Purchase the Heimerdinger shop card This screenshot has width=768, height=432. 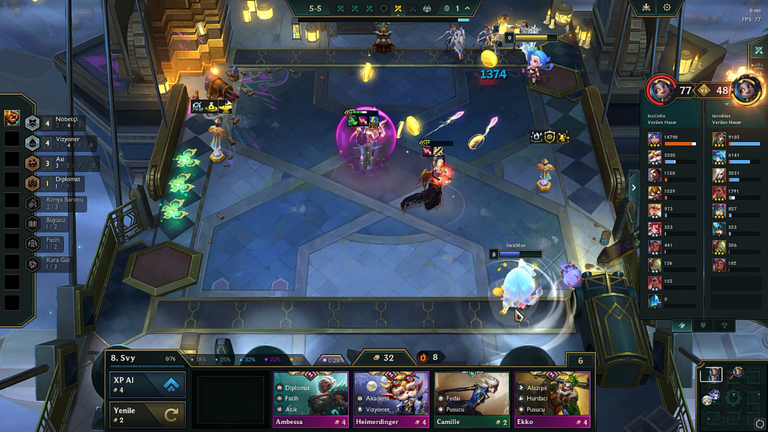pyautogui.click(x=390, y=399)
